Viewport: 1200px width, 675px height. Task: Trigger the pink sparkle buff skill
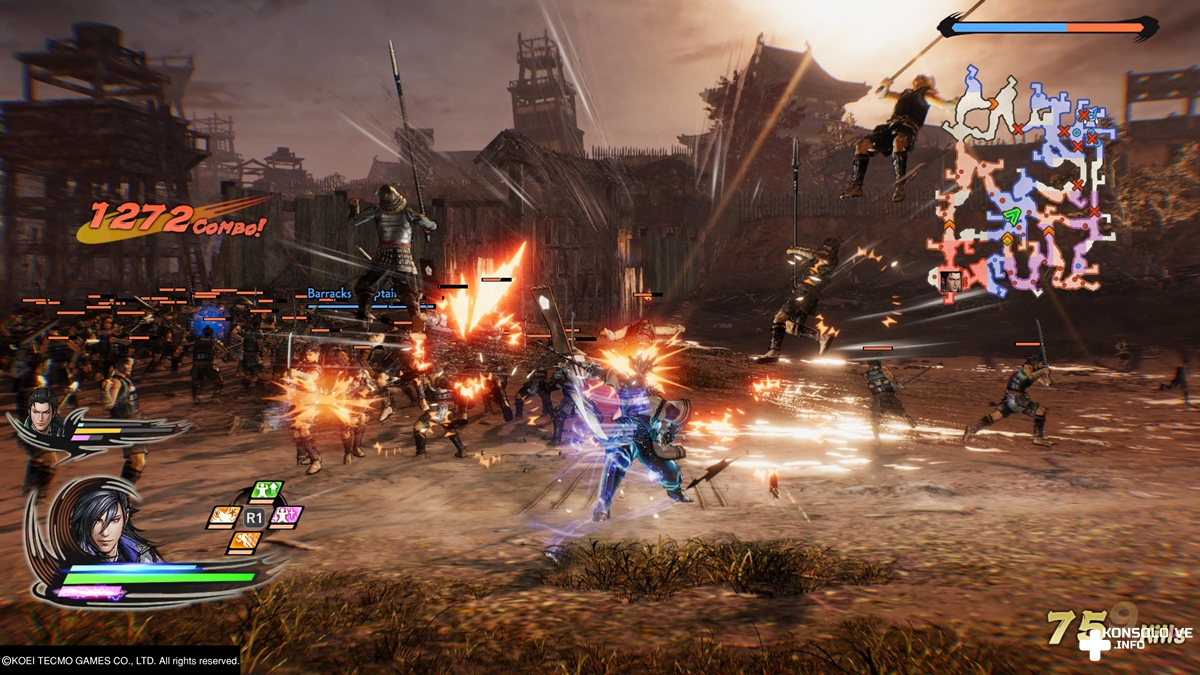pos(286,516)
